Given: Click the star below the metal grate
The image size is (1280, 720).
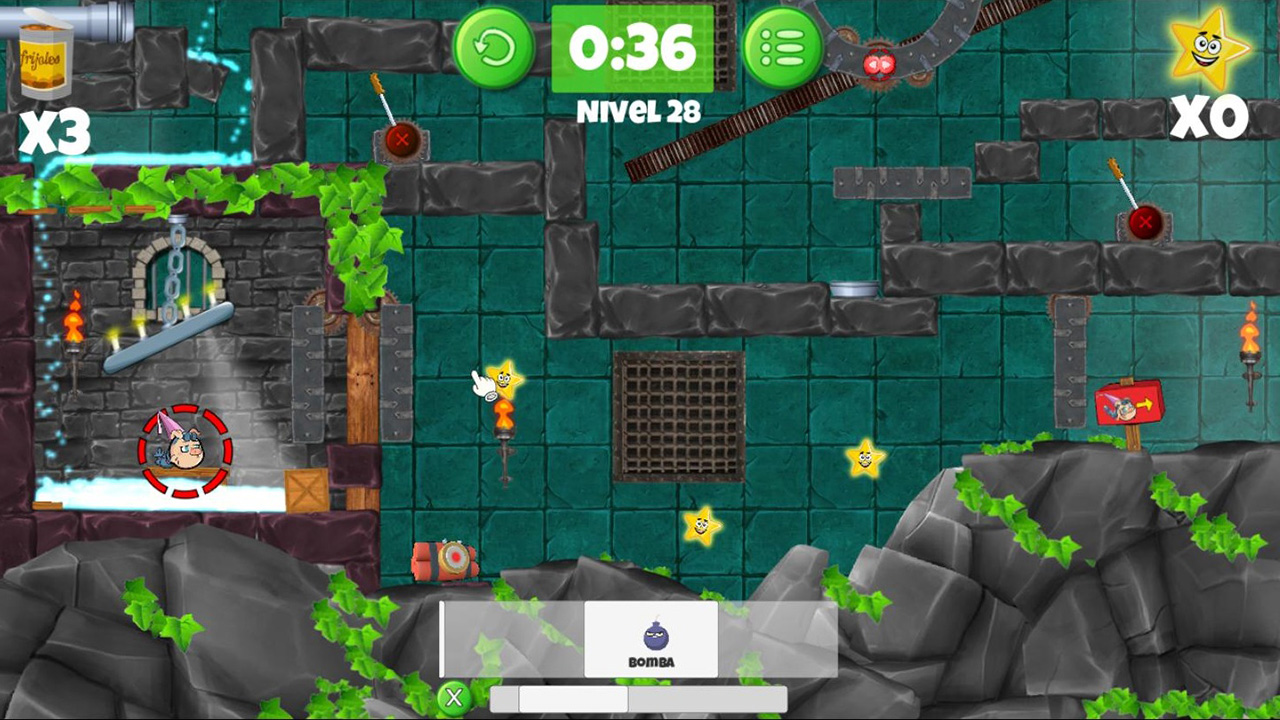Looking at the screenshot, I should coord(700,524).
